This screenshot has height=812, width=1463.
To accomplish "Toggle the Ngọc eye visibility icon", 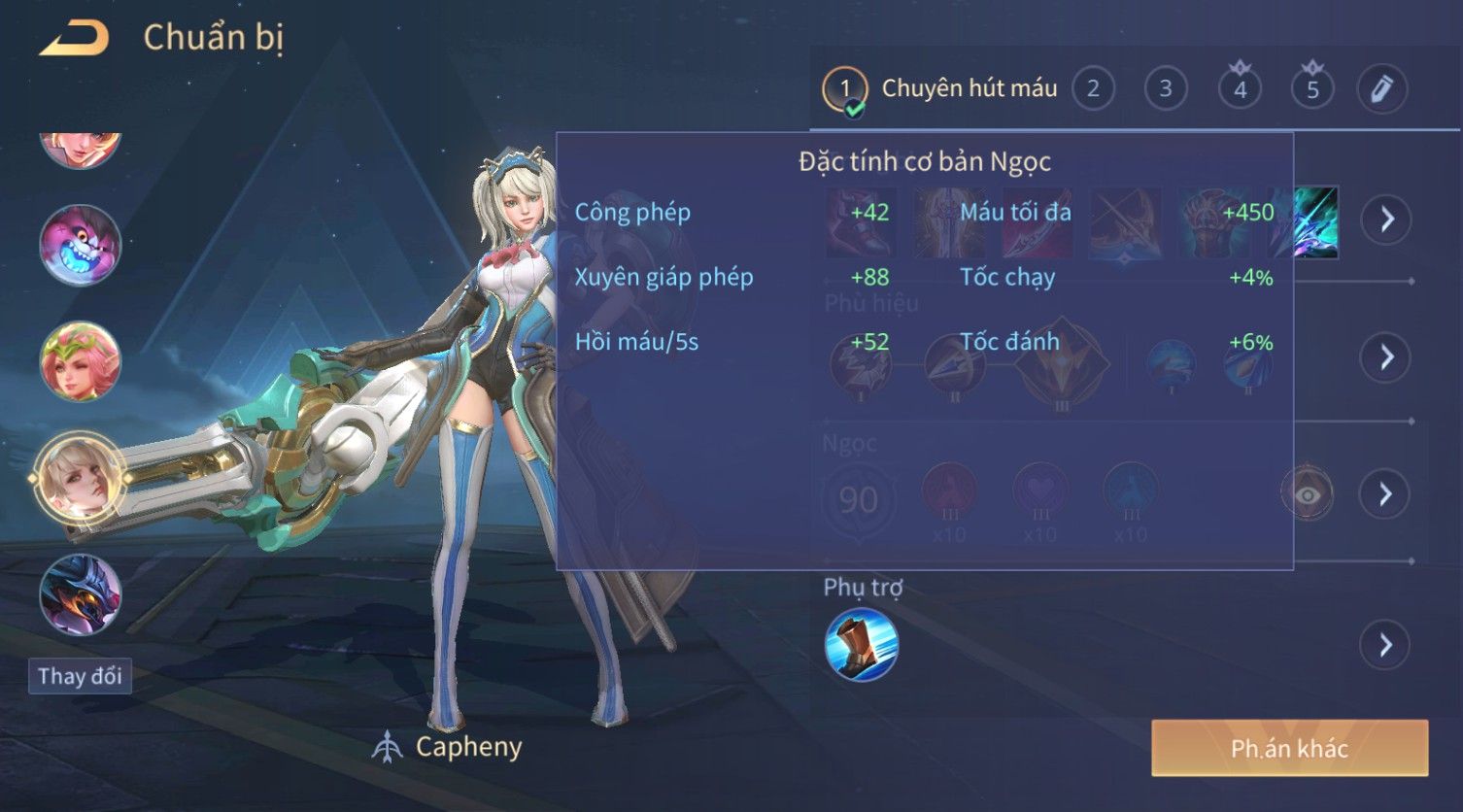I will 1308,495.
